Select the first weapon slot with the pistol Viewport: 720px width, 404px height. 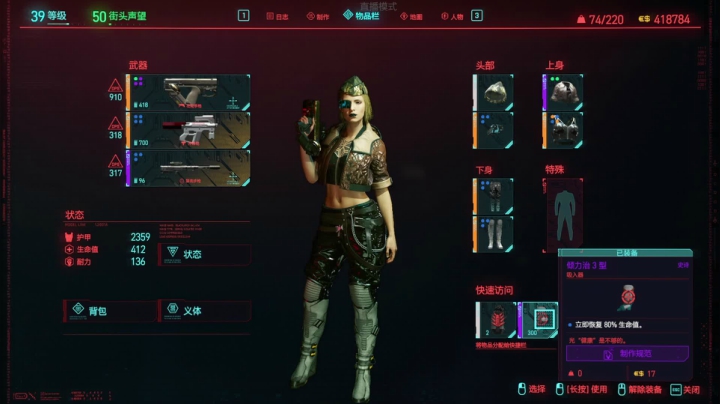tap(187, 92)
